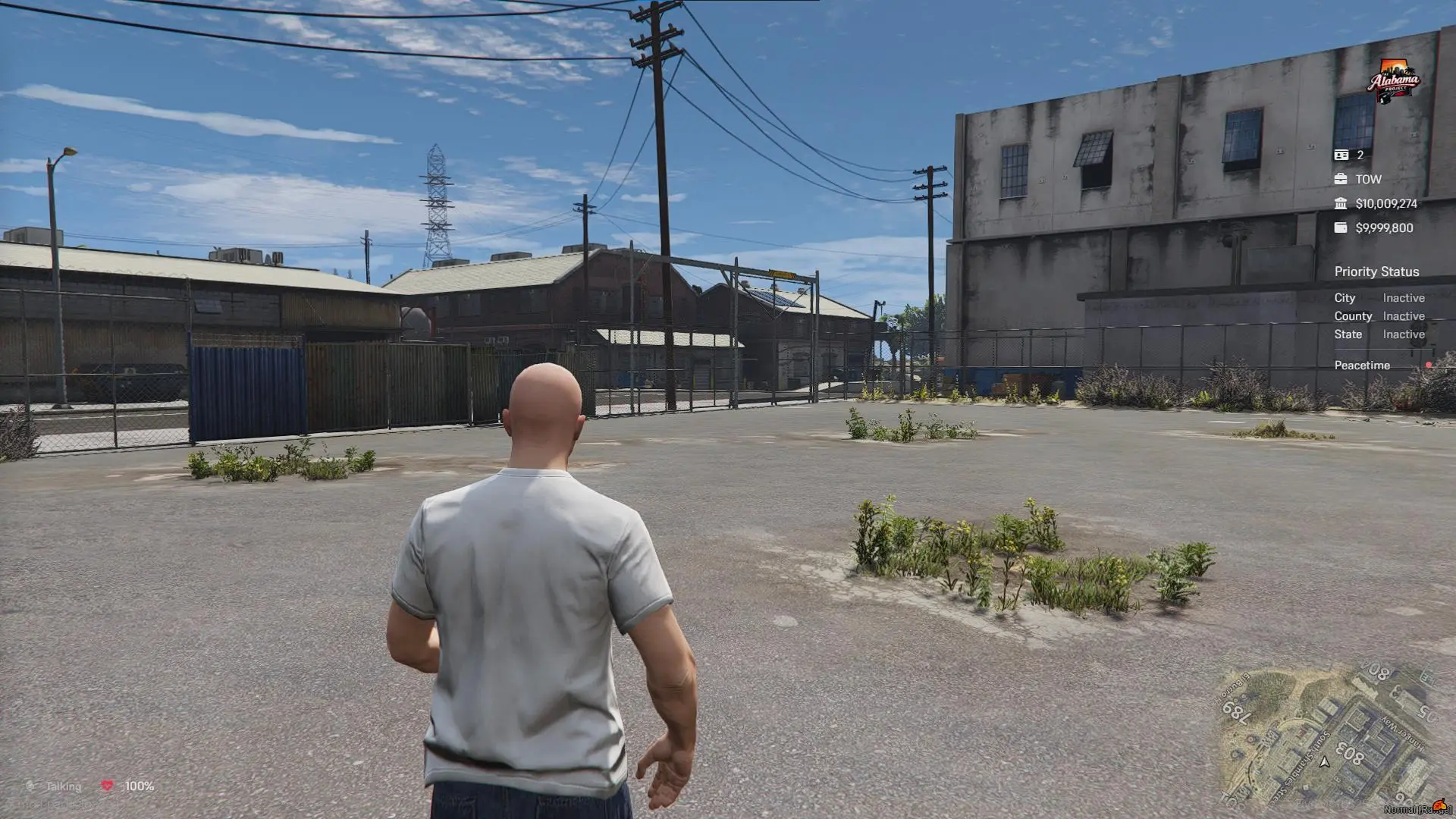Select the TOW job label
Screen dimensions: 1456x819
(1369, 179)
